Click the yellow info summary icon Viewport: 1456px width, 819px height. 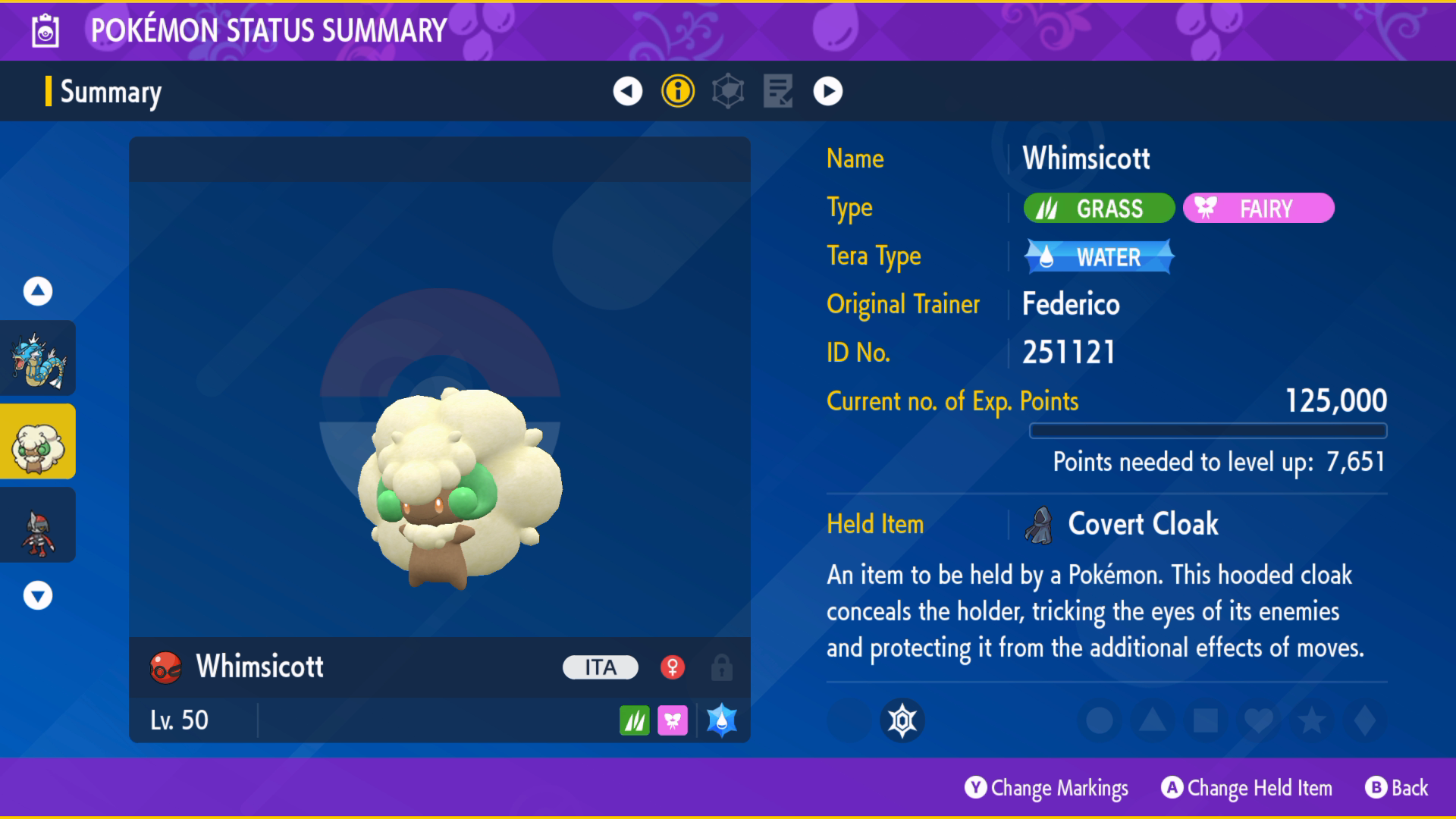(677, 91)
